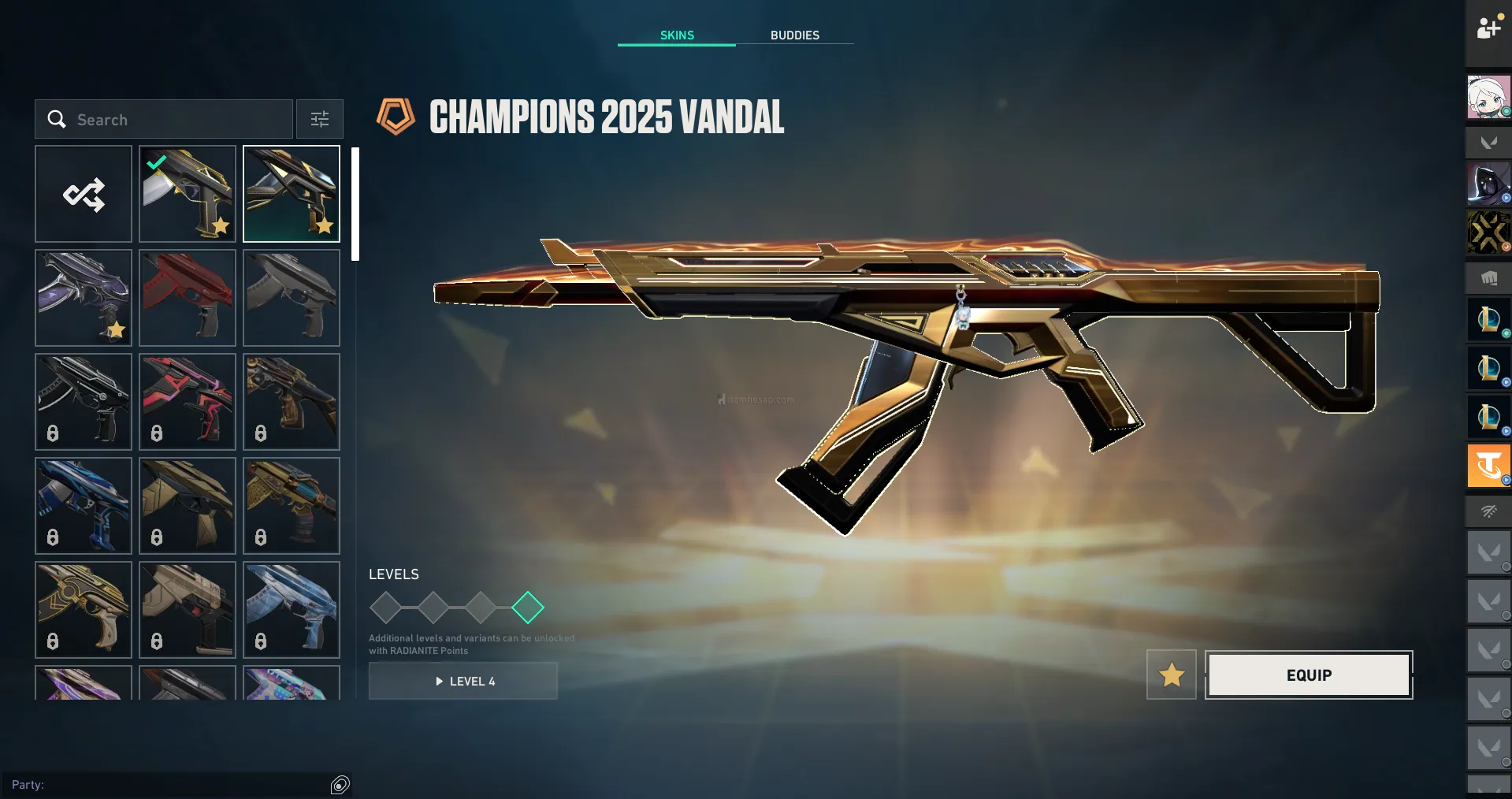This screenshot has height=799, width=1512.
Task: Select the purple Vandal skin with star
Action: (x=84, y=298)
